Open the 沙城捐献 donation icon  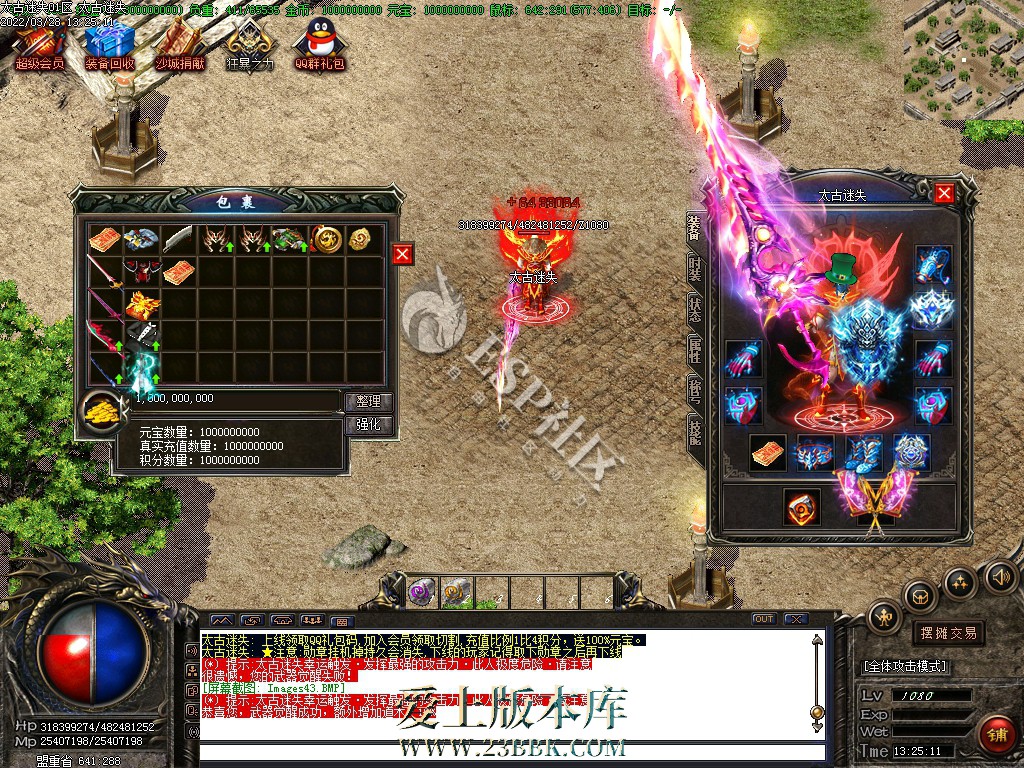coord(179,44)
